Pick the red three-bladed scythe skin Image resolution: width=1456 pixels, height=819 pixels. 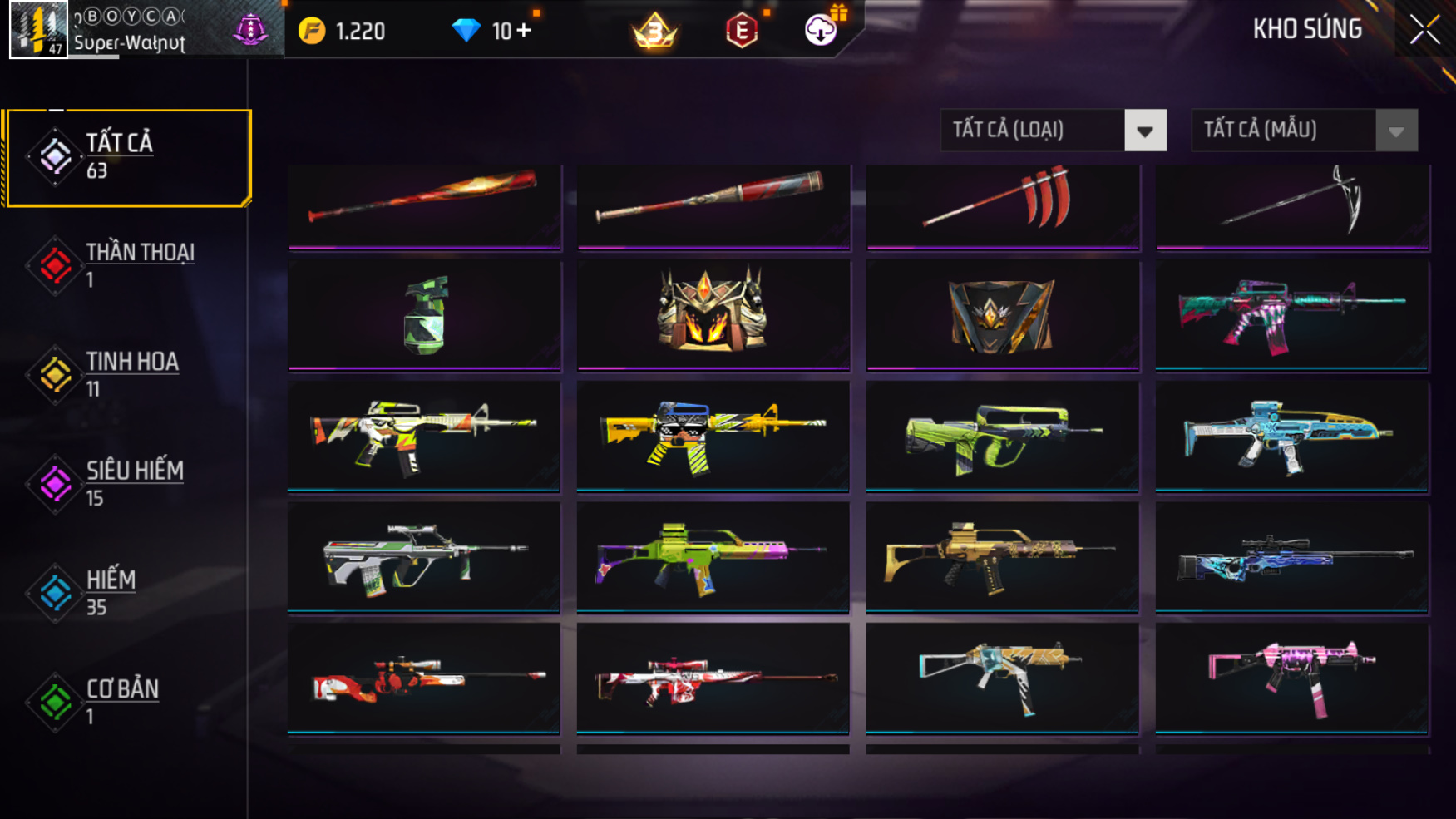[x=1003, y=202]
